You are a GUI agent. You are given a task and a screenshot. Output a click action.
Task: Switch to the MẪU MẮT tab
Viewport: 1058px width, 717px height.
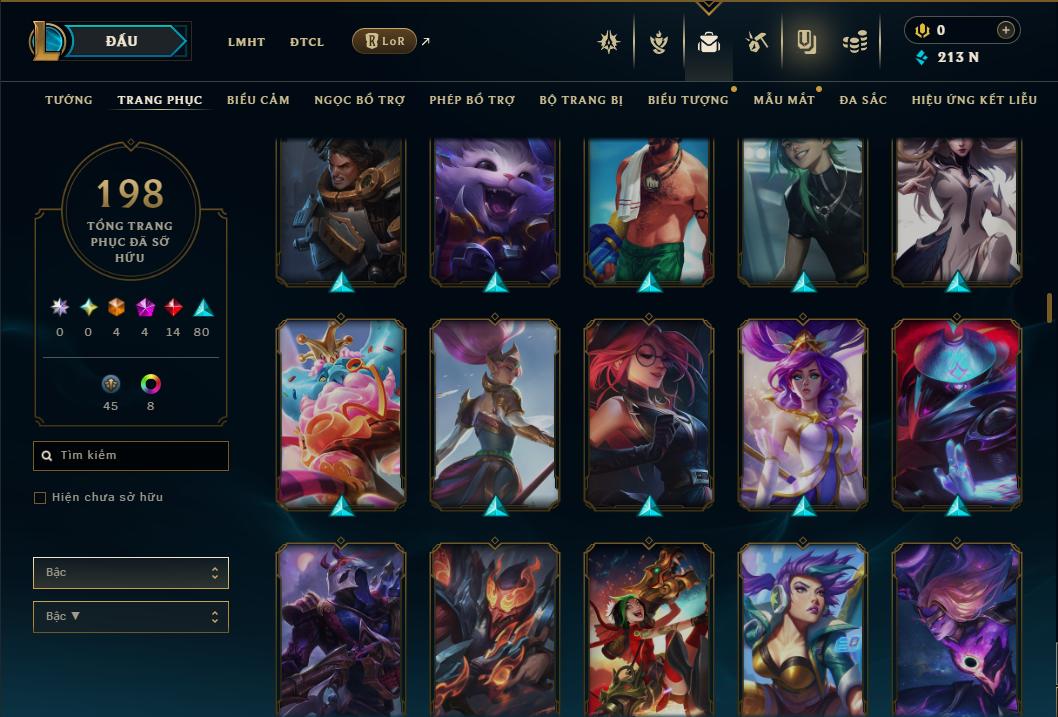point(784,100)
